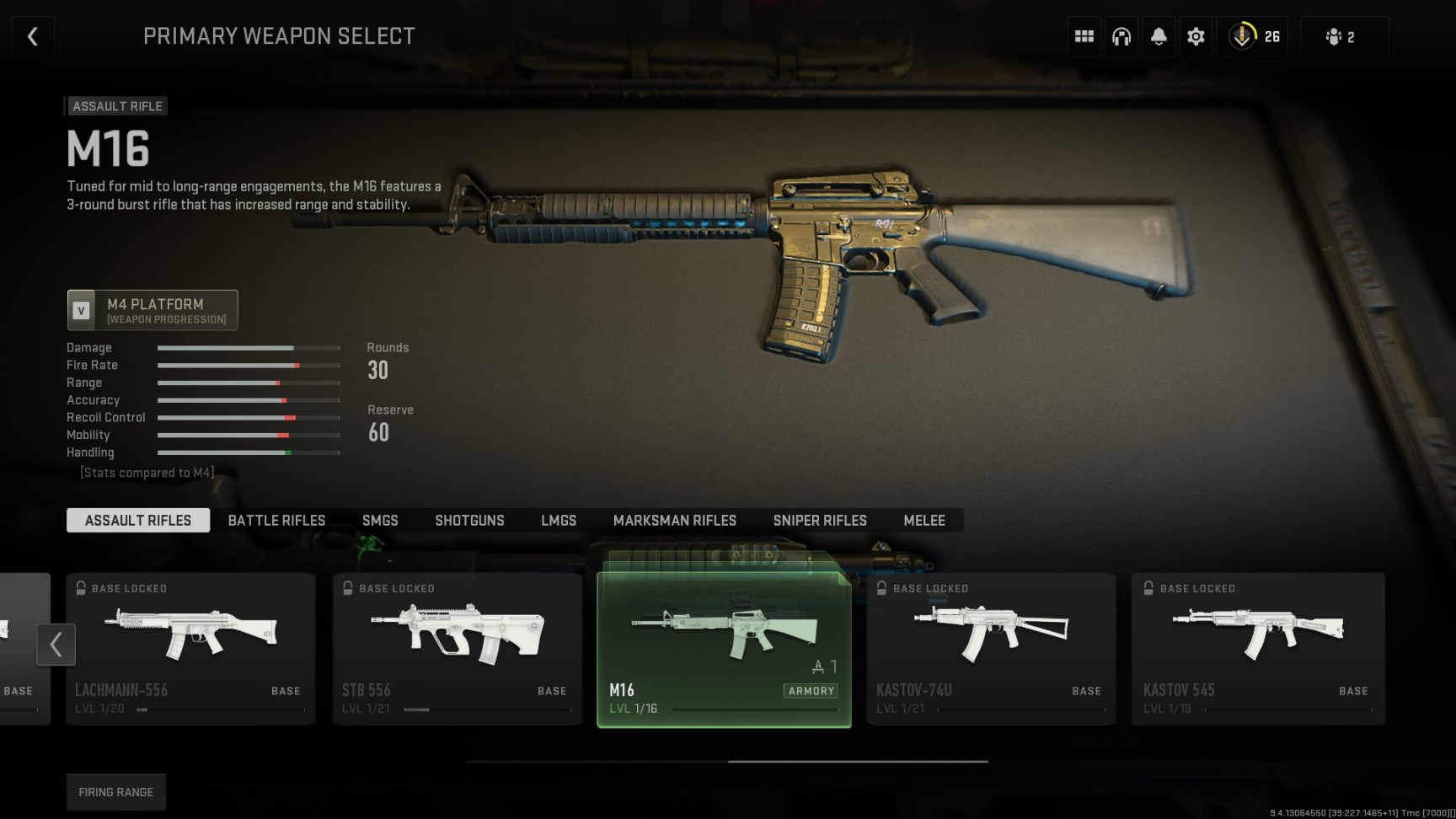This screenshot has width=1456, height=819.
Task: Go back using the top-left arrow
Action: coord(33,36)
